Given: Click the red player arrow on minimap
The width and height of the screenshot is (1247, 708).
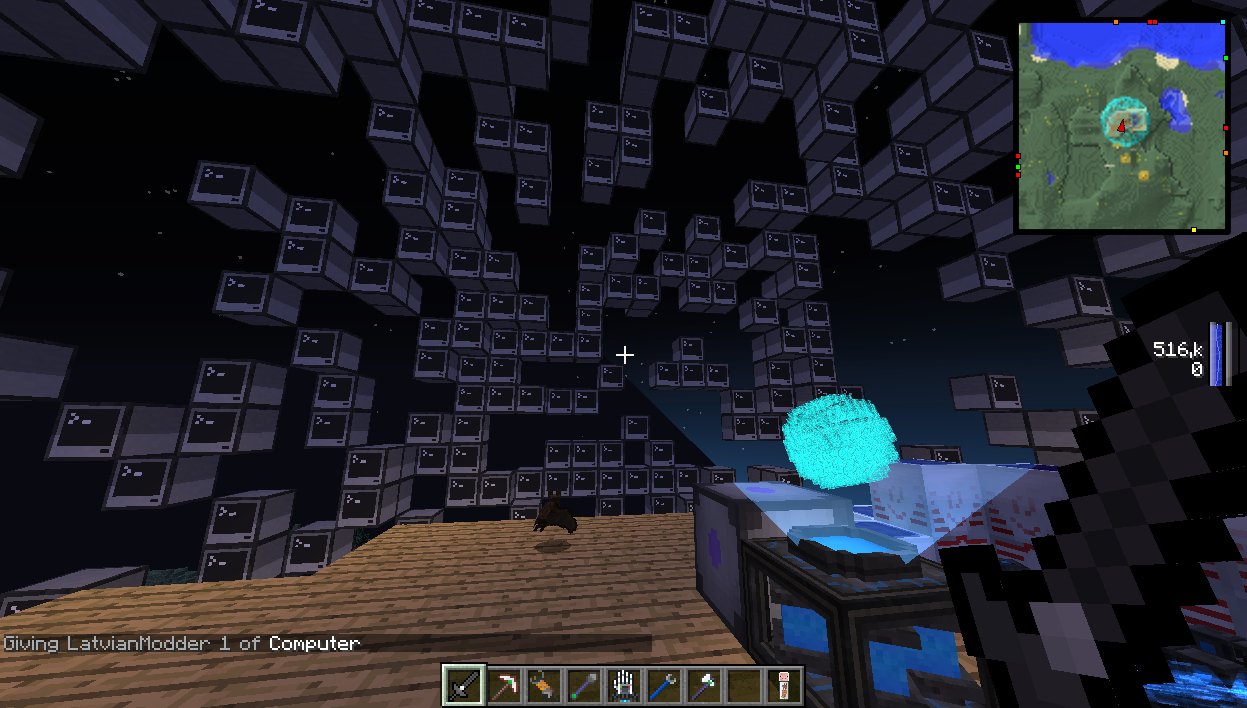Looking at the screenshot, I should pos(1122,125).
